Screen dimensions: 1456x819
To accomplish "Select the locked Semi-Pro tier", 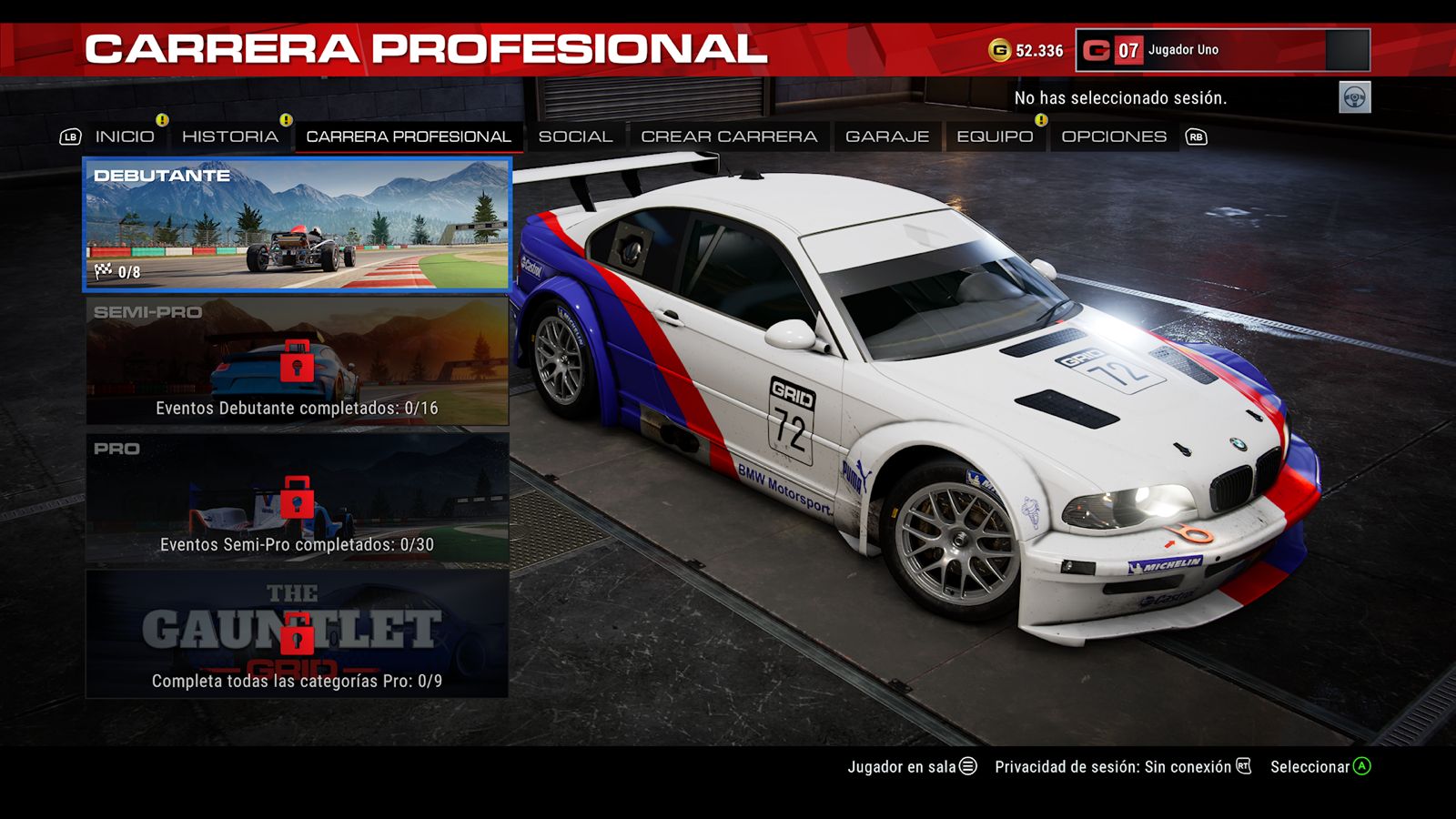I will tap(297, 361).
